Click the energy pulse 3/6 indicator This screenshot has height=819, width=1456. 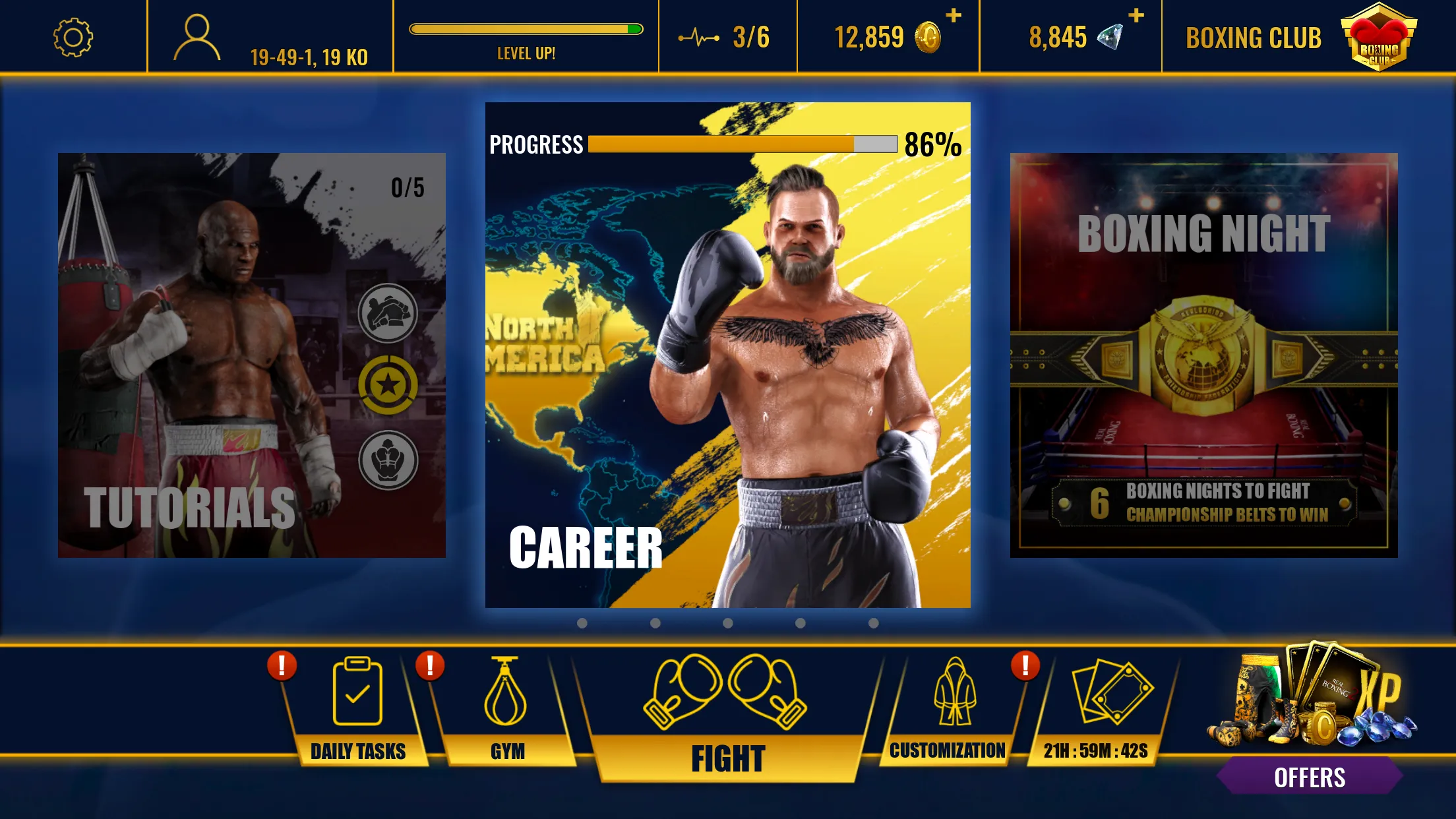725,38
